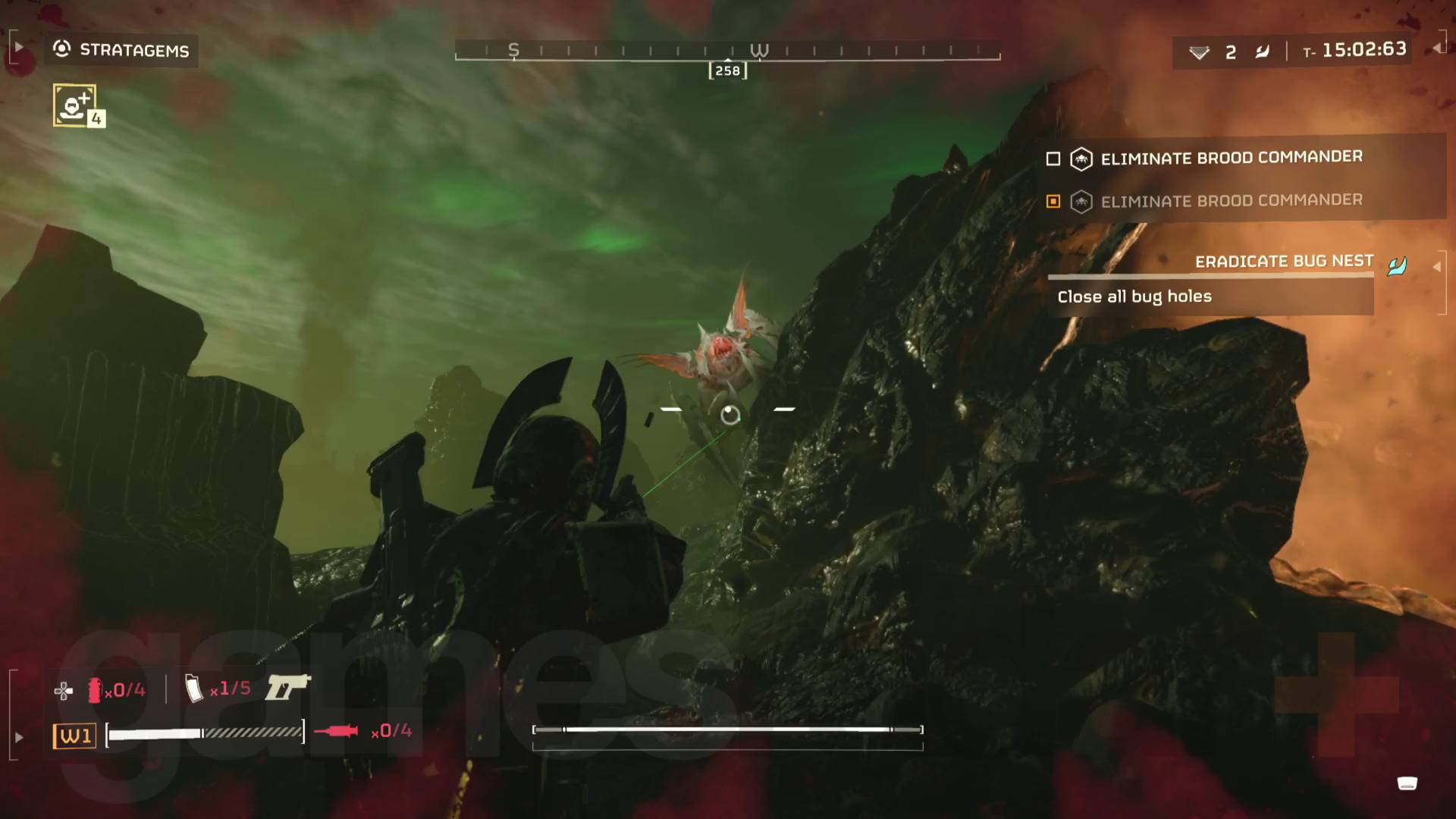
Task: Open the Eradicate Bug Nest objective
Action: (x=1283, y=262)
